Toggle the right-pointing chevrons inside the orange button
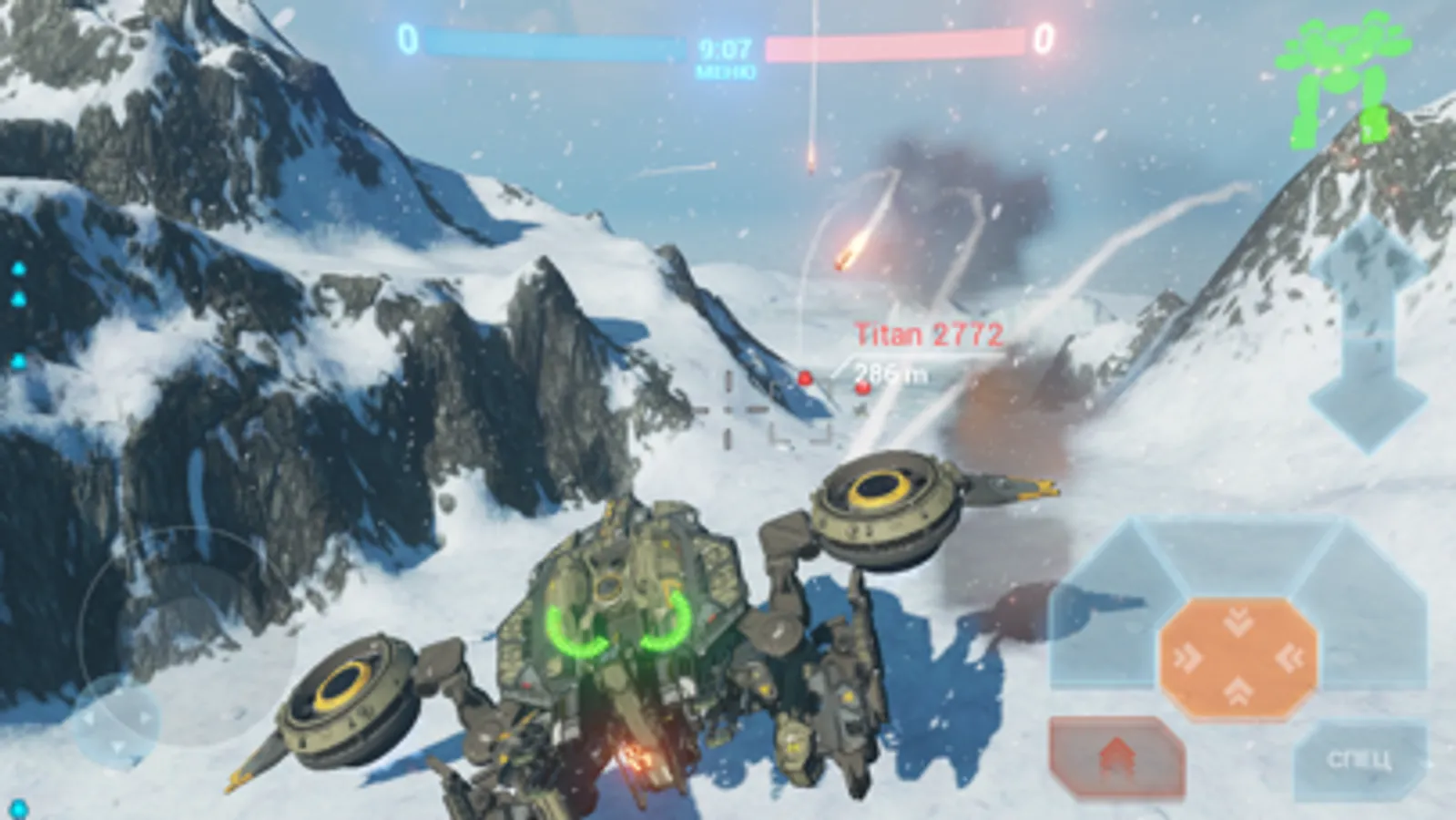 pyautogui.click(x=1186, y=658)
